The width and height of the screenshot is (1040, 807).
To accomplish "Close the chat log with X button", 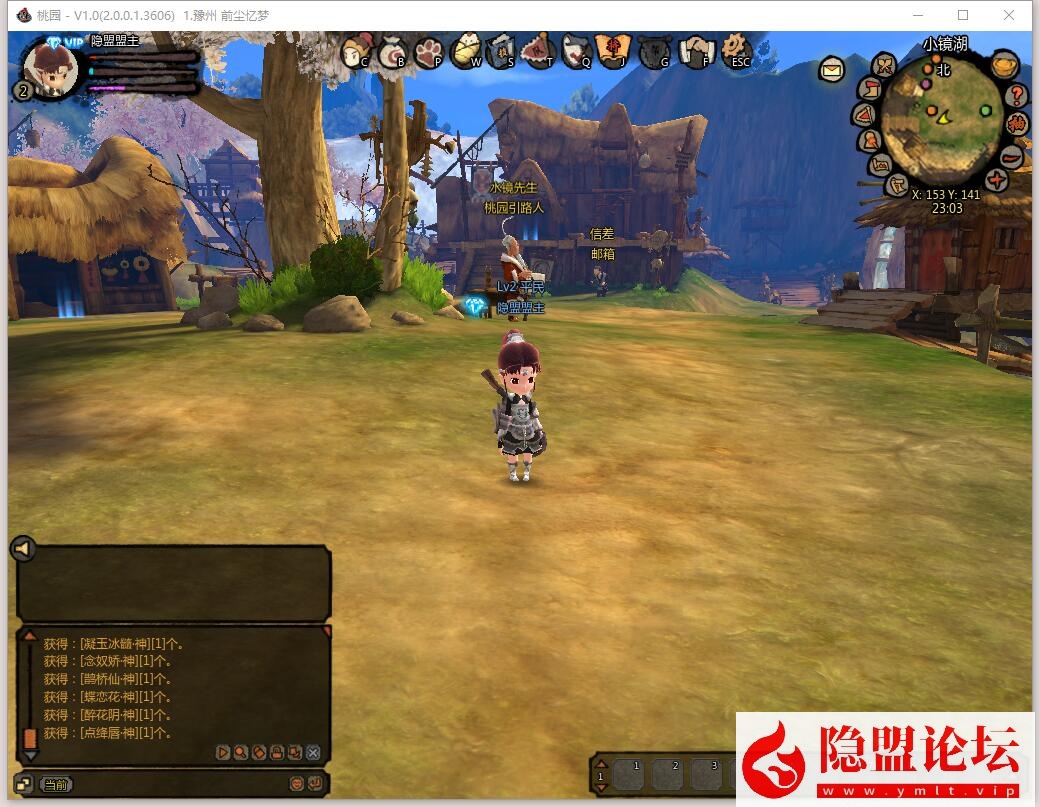I will (x=313, y=752).
